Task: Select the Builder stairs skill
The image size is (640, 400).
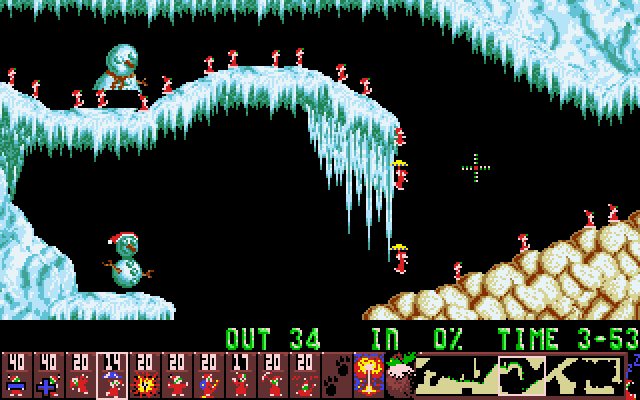Action: (208, 375)
